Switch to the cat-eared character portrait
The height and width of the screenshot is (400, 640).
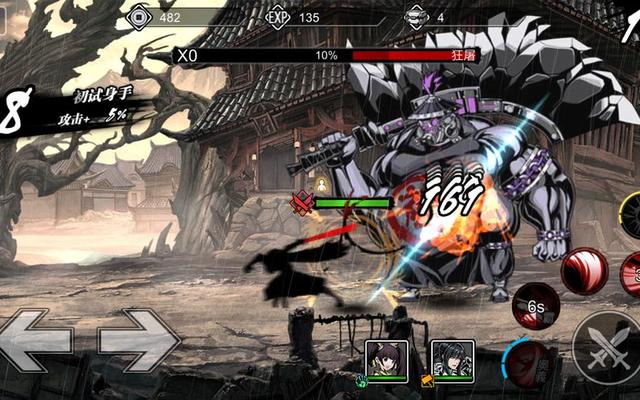point(385,360)
